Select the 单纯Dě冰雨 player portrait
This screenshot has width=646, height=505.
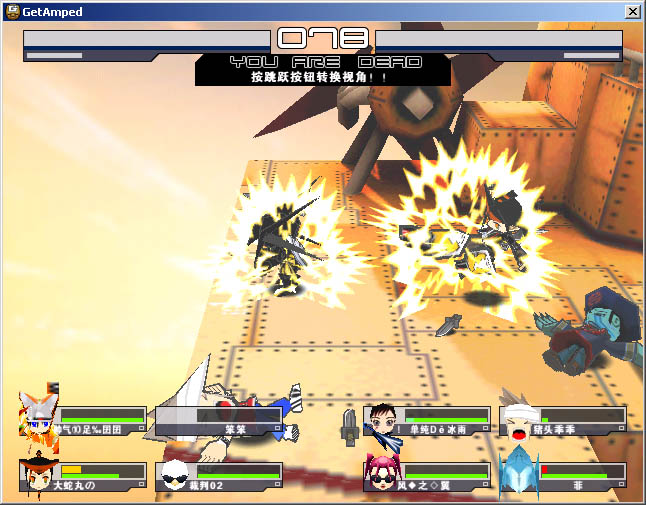pyautogui.click(x=382, y=420)
